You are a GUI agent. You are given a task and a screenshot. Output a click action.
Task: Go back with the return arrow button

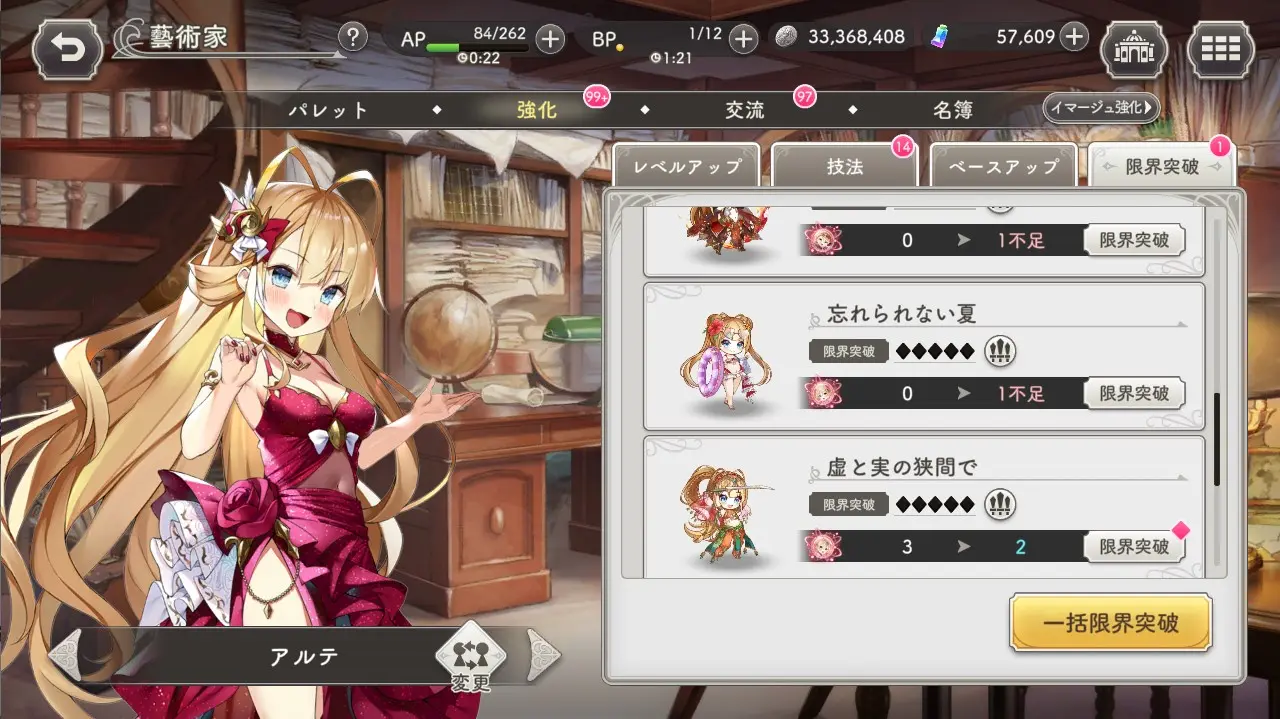[68, 46]
